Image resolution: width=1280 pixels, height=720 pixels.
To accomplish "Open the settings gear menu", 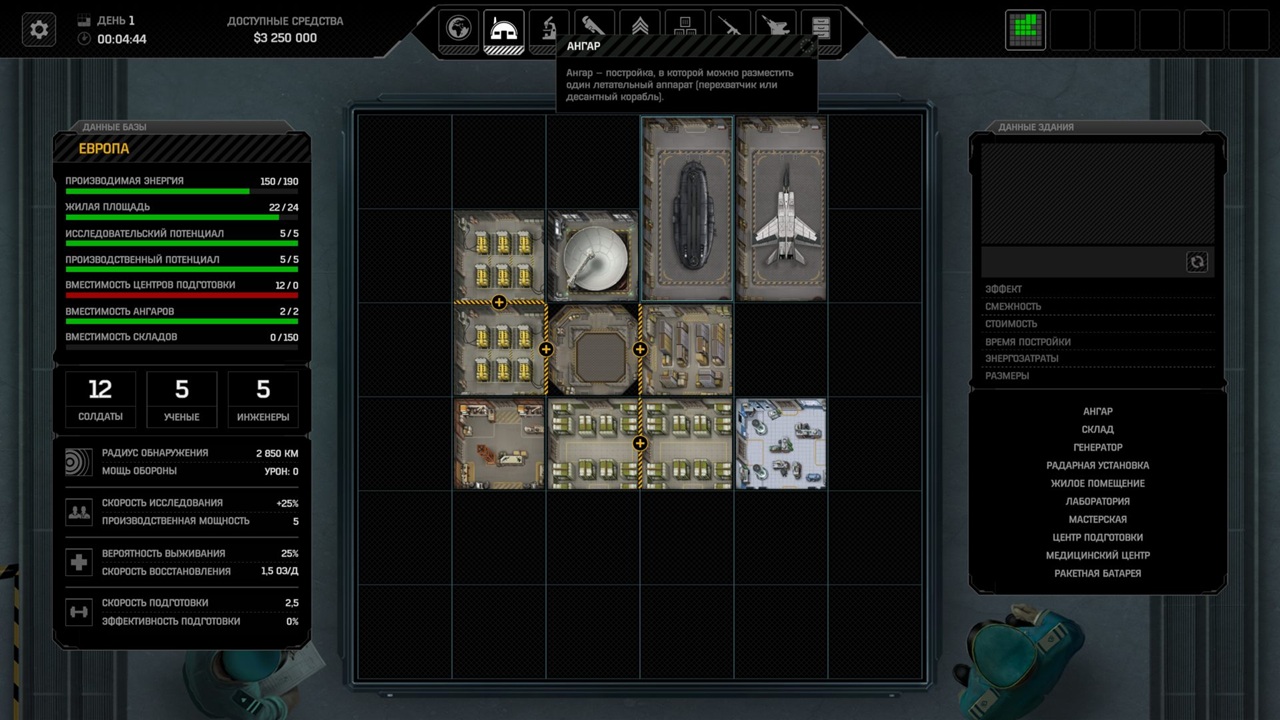I will tap(39, 30).
